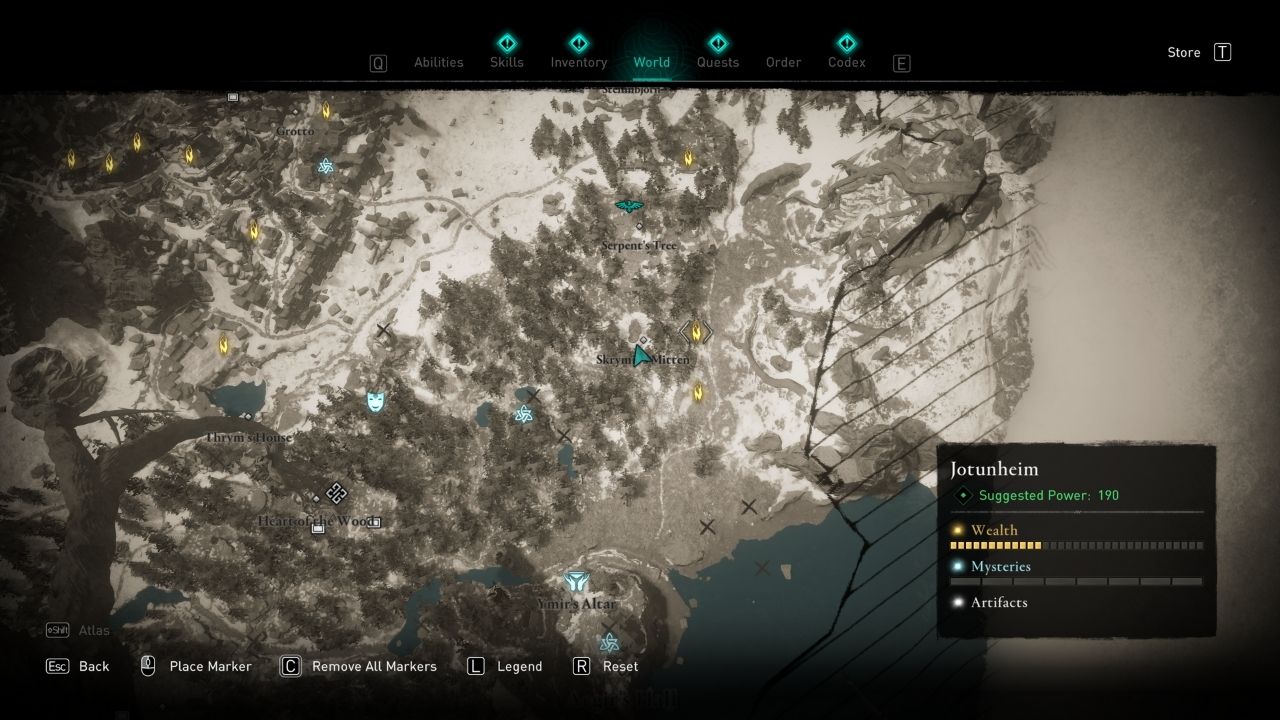The image size is (1280, 720).
Task: Open the Skills tab
Action: click(x=507, y=62)
